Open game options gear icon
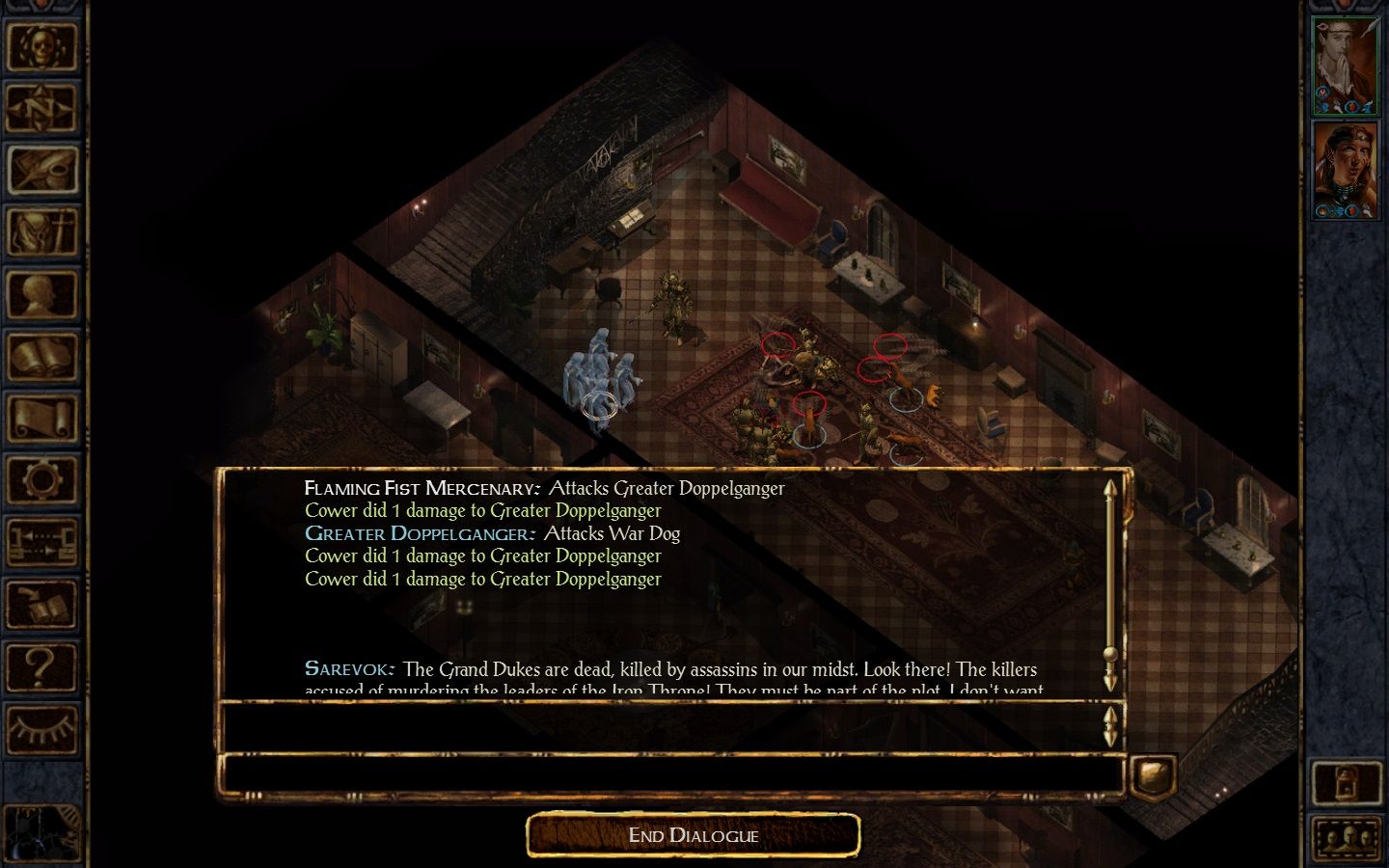Image resolution: width=1389 pixels, height=868 pixels. pyautogui.click(x=41, y=481)
